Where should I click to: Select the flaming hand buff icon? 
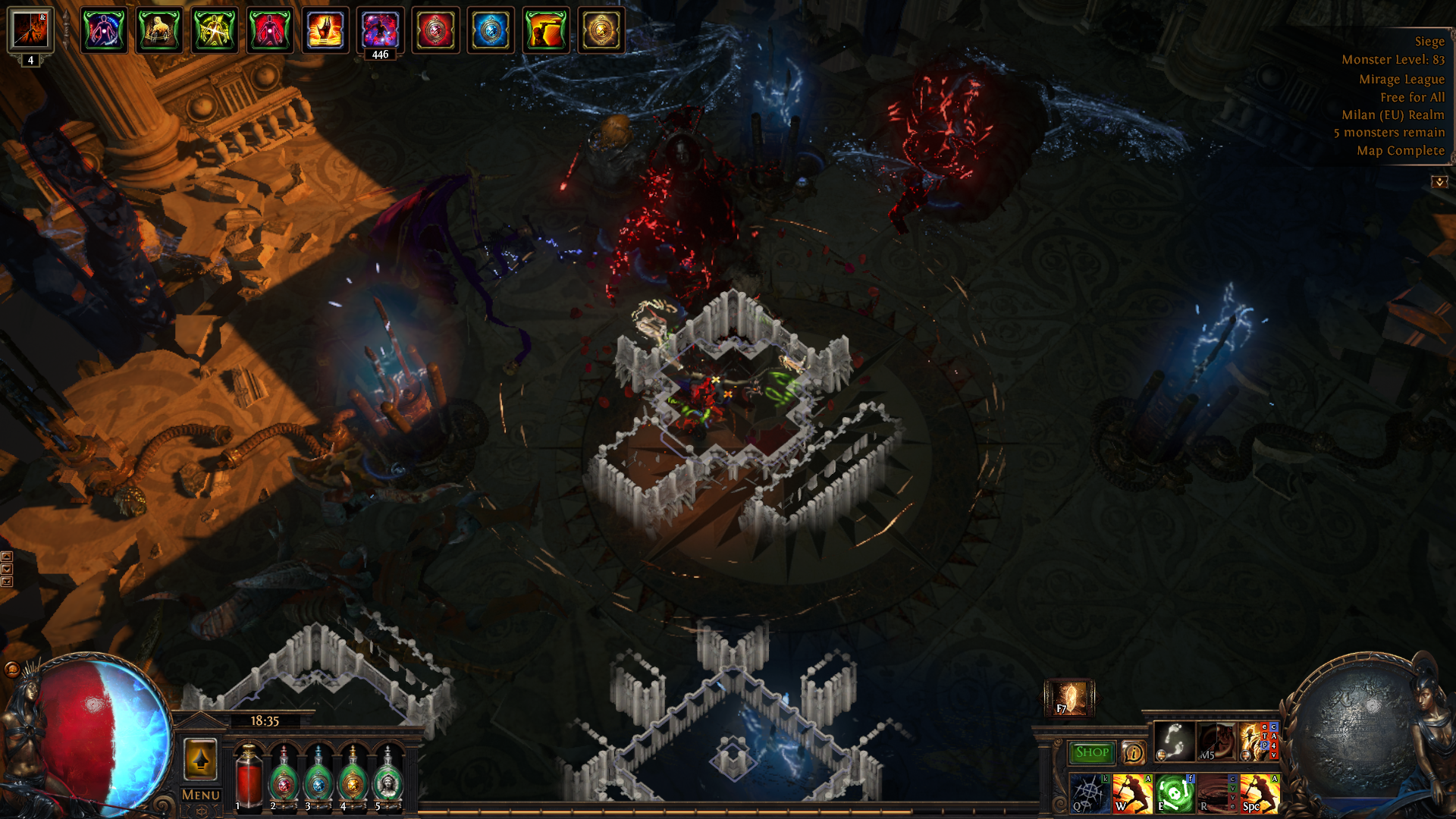tap(325, 31)
